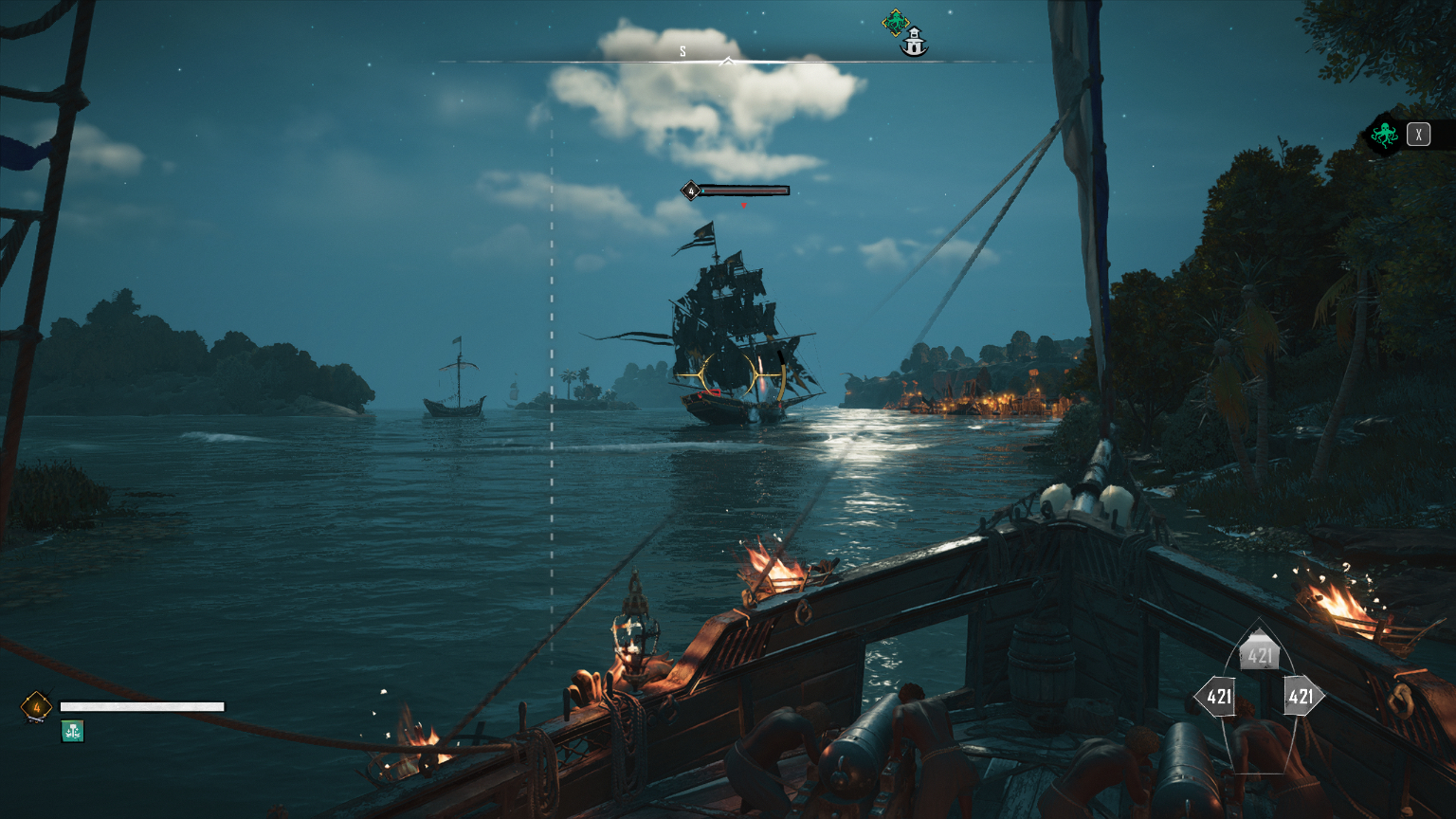
Task: Select the green kraken marker on the compass
Action: point(895,21)
